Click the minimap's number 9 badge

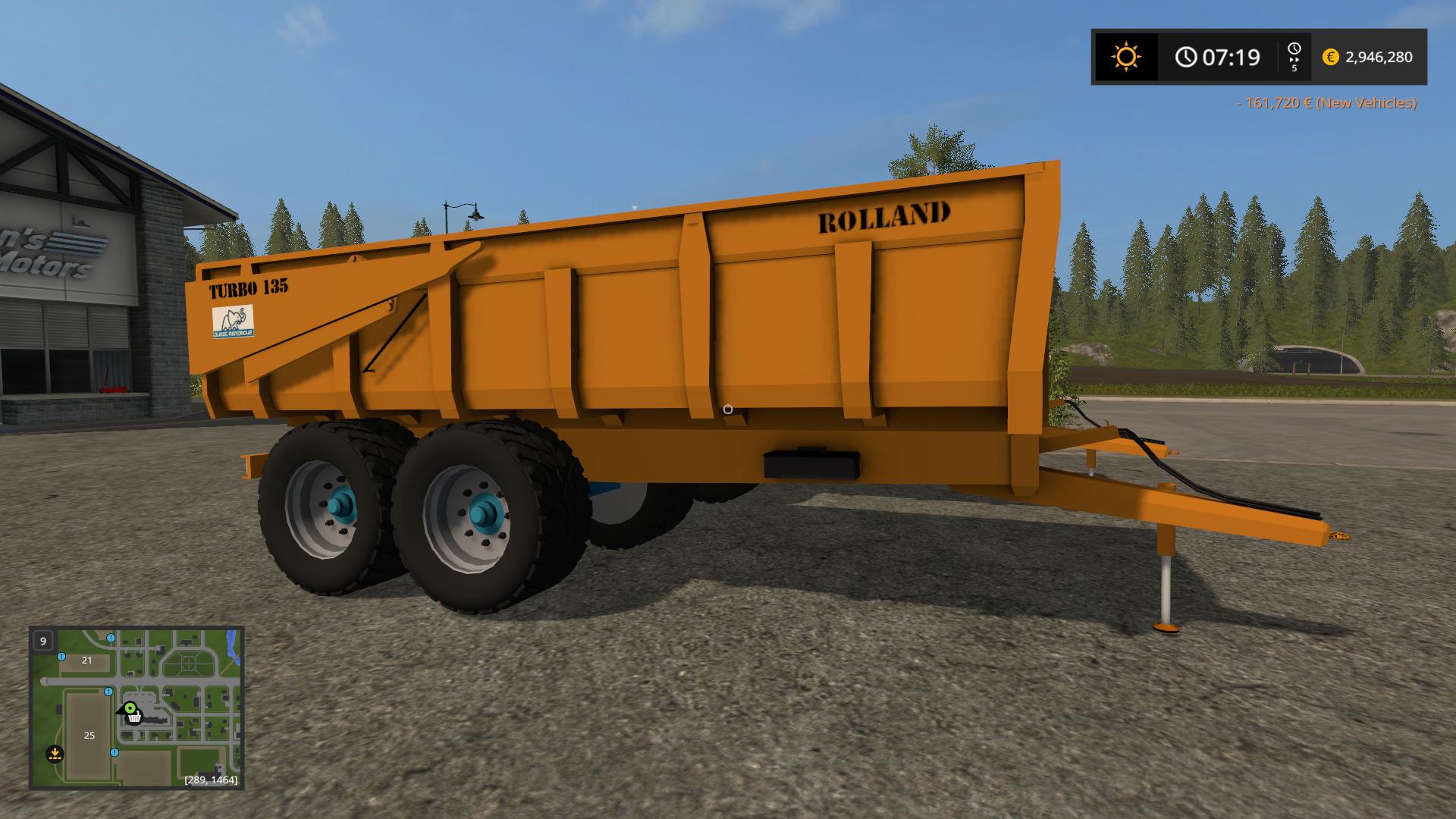point(43,641)
